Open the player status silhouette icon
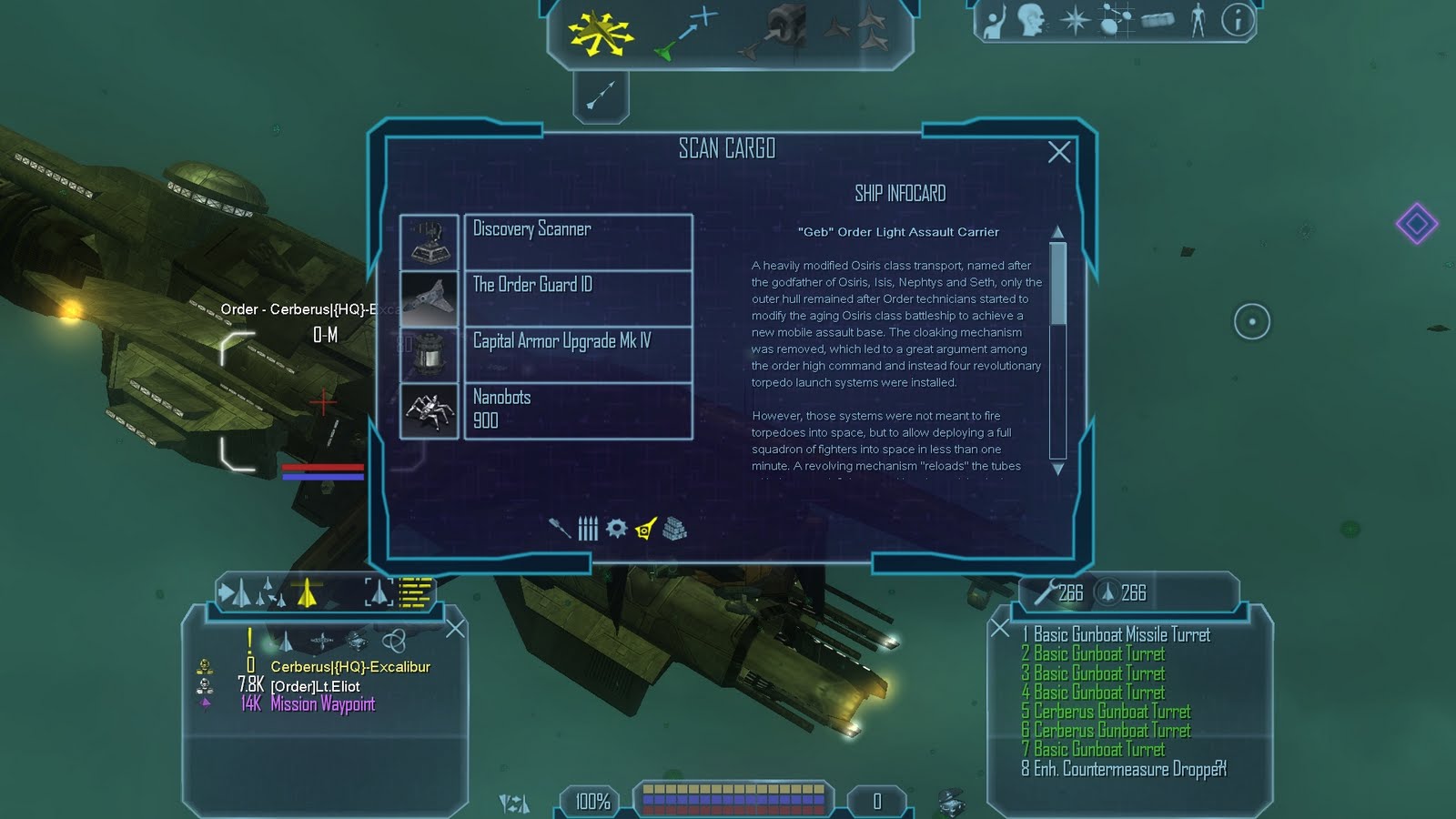The width and height of the screenshot is (1456, 819). [x=1198, y=20]
